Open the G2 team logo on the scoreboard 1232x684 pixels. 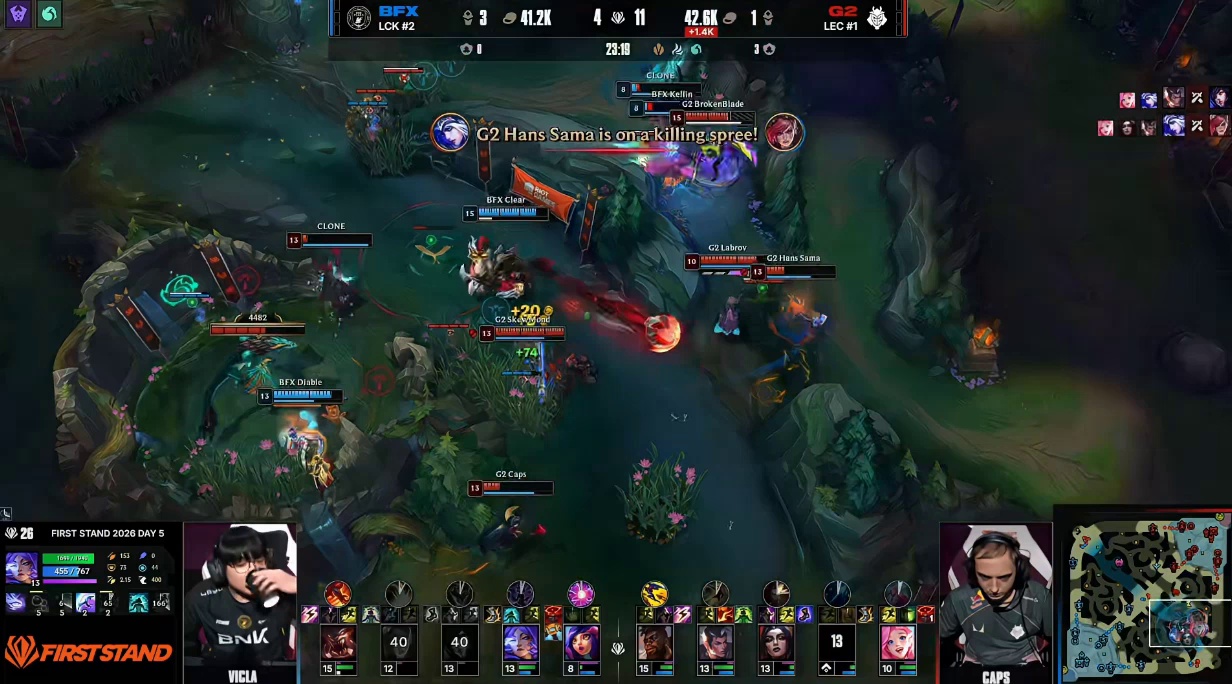coord(877,18)
